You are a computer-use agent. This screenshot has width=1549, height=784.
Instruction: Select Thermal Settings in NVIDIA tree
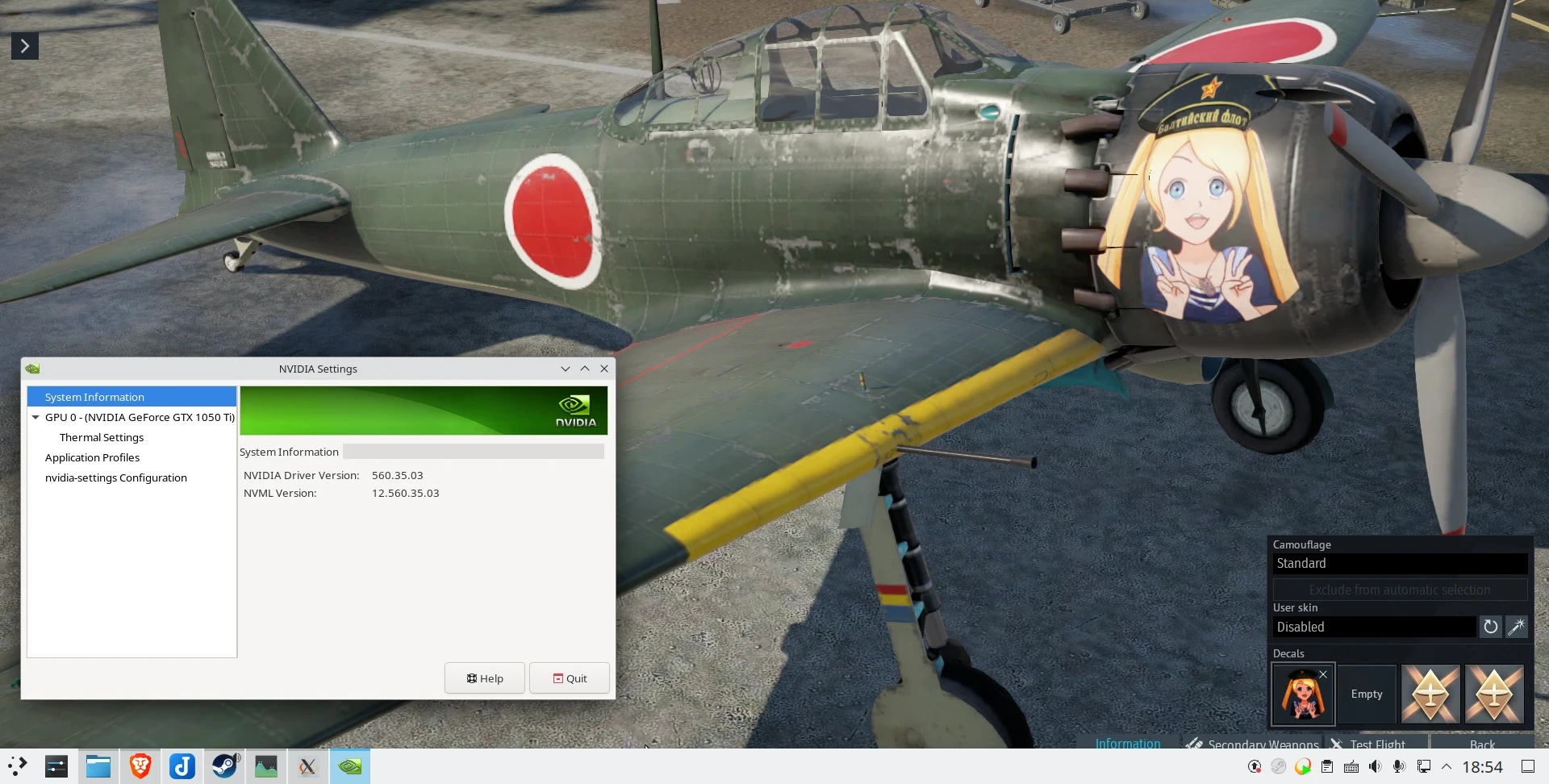click(102, 438)
